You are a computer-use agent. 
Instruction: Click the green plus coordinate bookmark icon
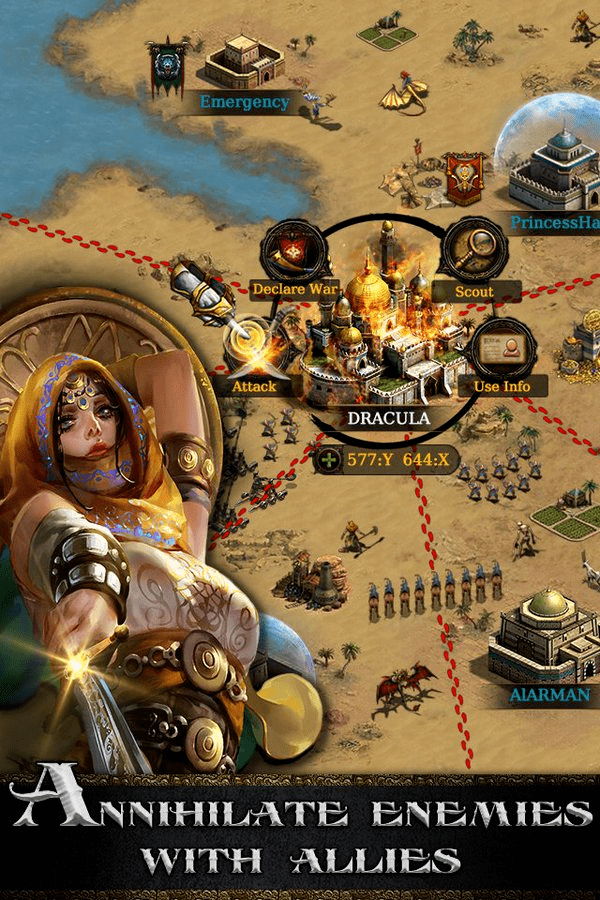[329, 461]
